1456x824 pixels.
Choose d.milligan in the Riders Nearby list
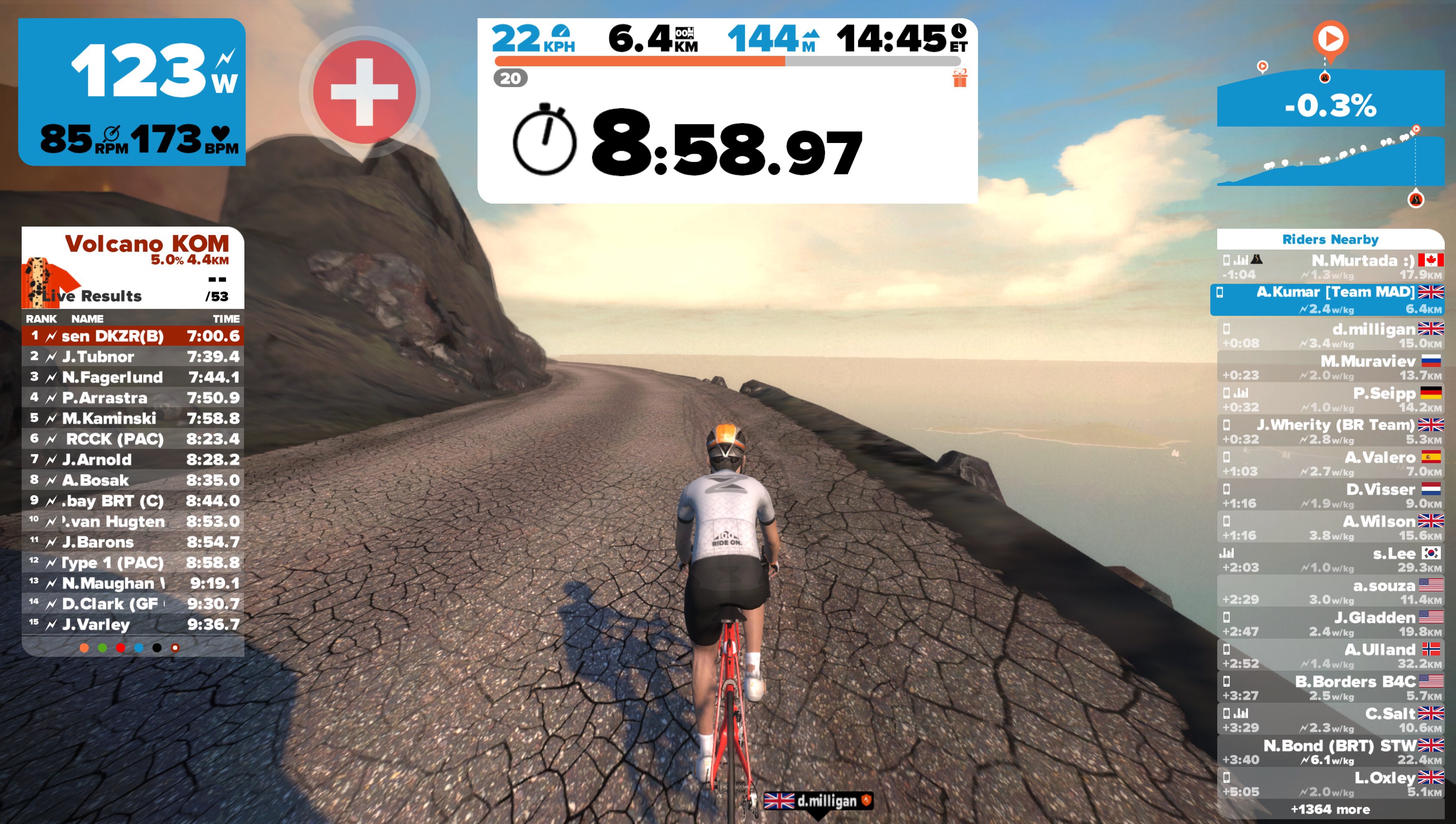point(1330,336)
